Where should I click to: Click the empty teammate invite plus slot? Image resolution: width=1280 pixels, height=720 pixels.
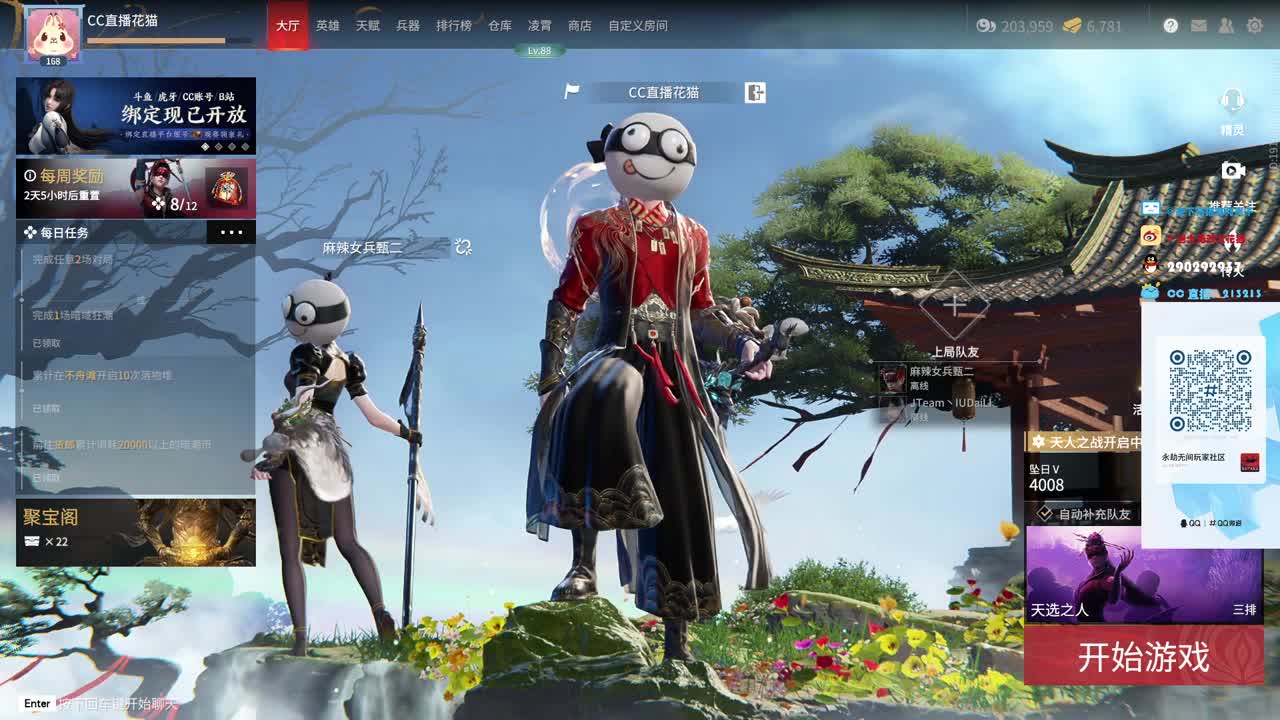(x=954, y=305)
